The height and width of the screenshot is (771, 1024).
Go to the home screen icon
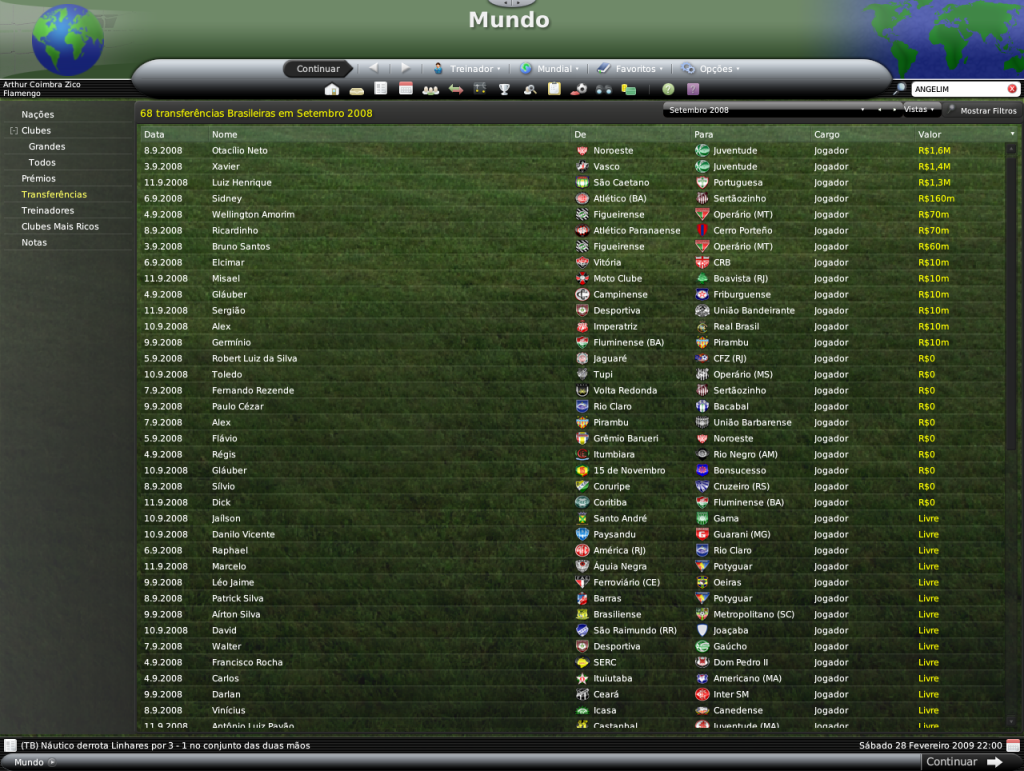tap(332, 90)
